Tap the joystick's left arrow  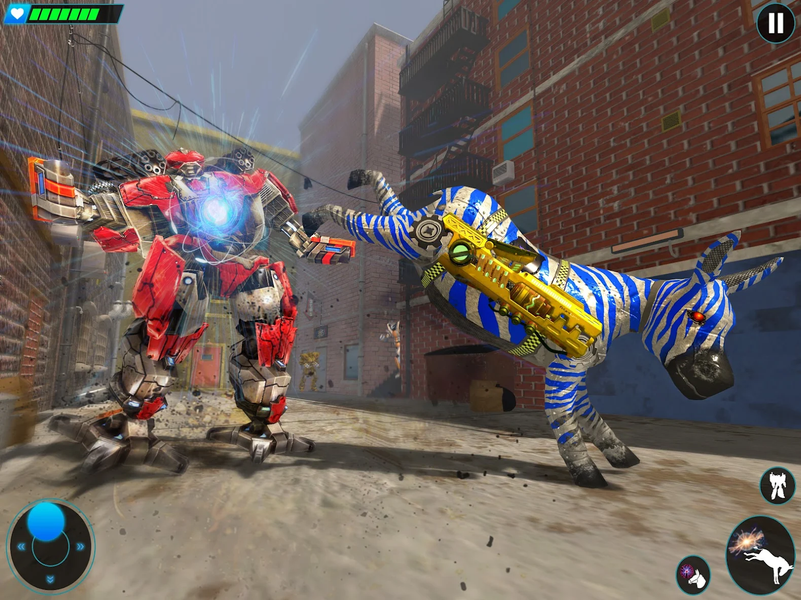(19, 547)
